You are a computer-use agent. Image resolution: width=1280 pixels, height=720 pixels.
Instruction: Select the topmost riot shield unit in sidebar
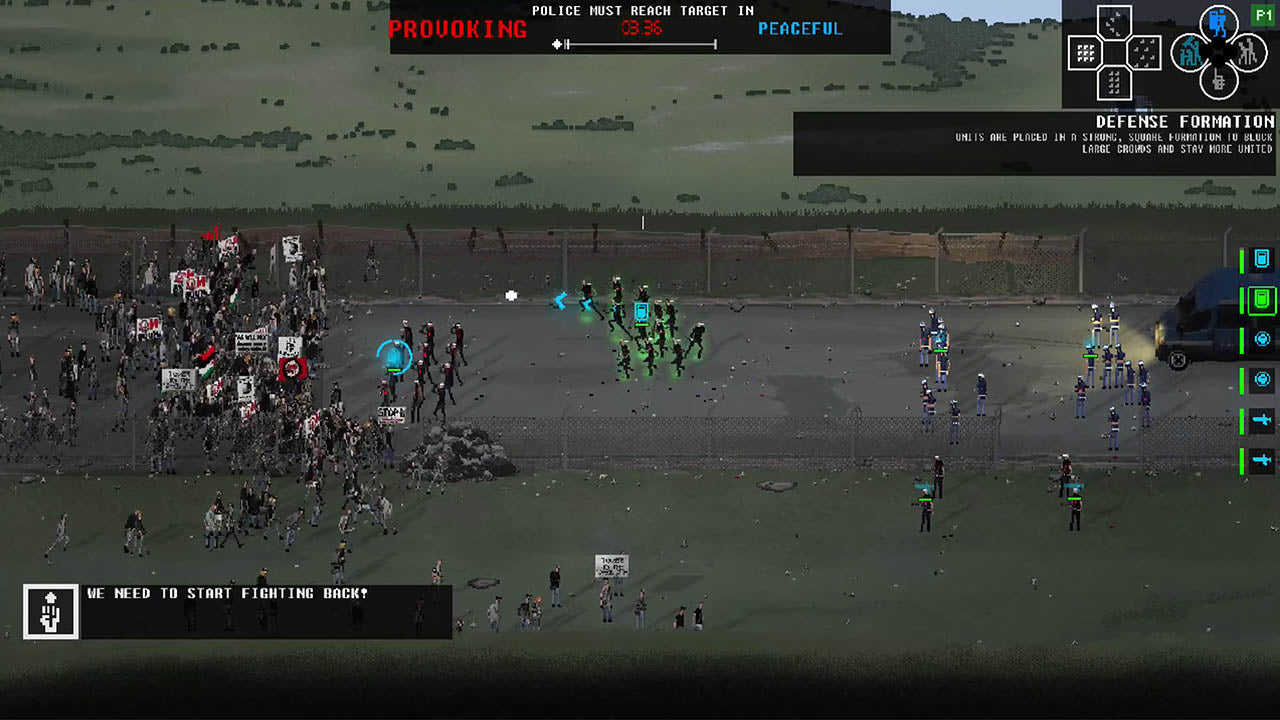[x=1261, y=259]
